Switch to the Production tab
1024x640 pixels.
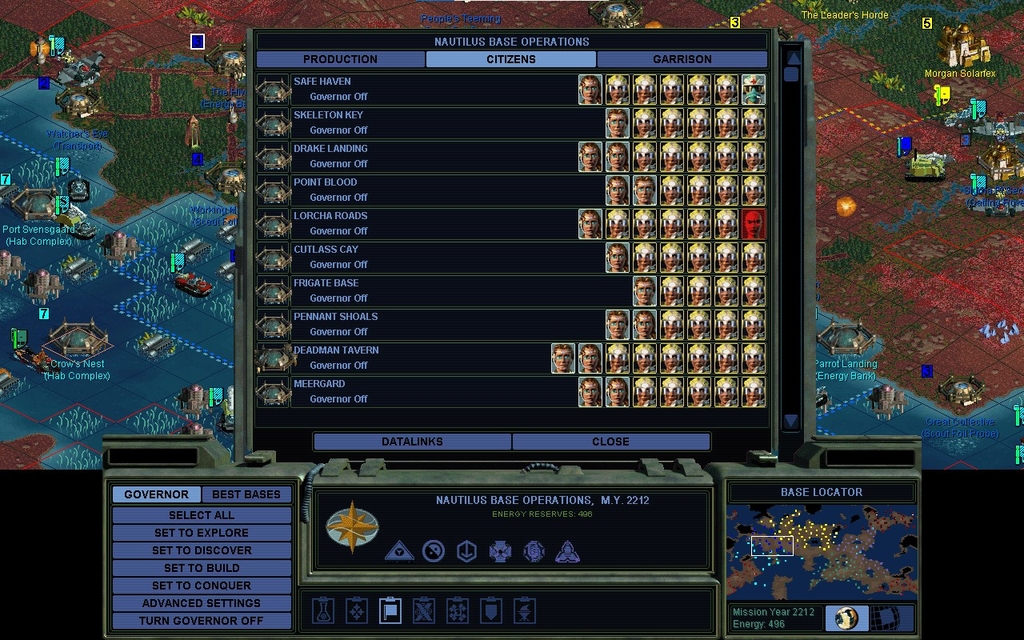pyautogui.click(x=340, y=59)
